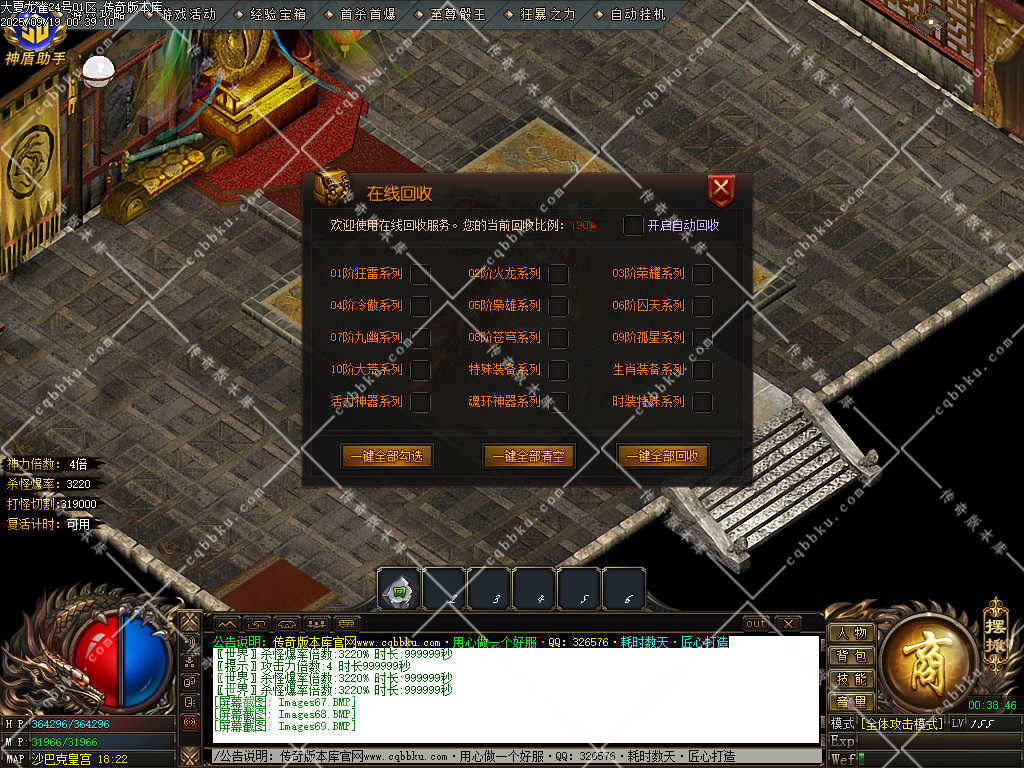Tick the 时装特殊系列 checkbox
The height and width of the screenshot is (768, 1024).
[x=702, y=402]
